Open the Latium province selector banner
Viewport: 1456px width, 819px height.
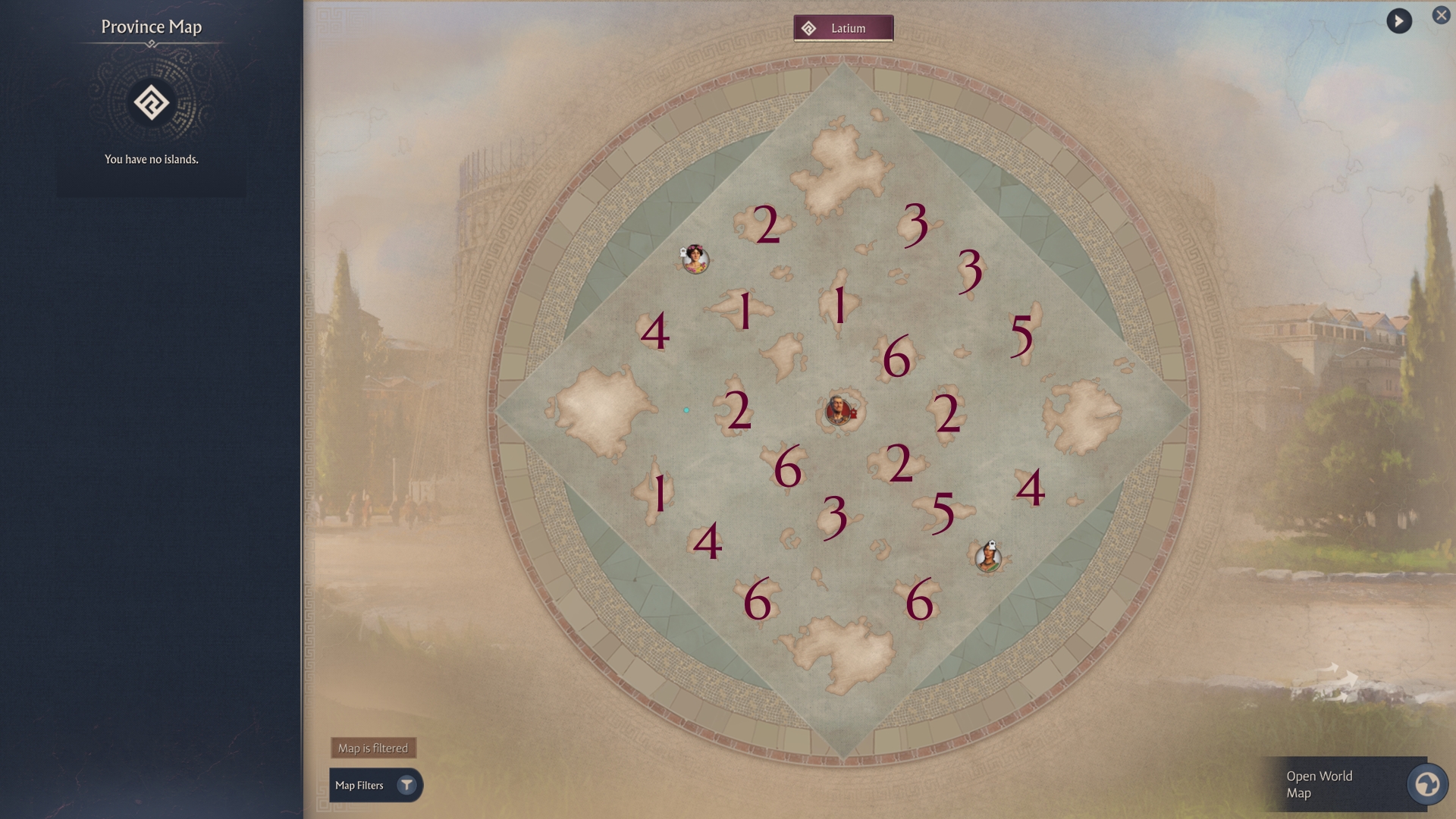(843, 28)
